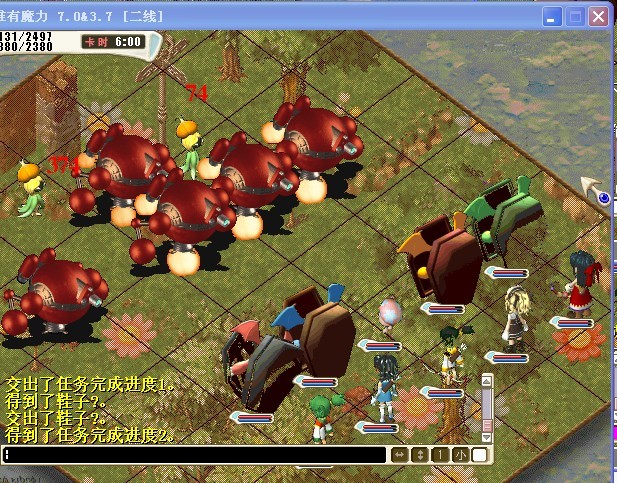This screenshot has height=483, width=617.
Task: Click the horizontal arrows chat resize button
Action: pyautogui.click(x=399, y=455)
